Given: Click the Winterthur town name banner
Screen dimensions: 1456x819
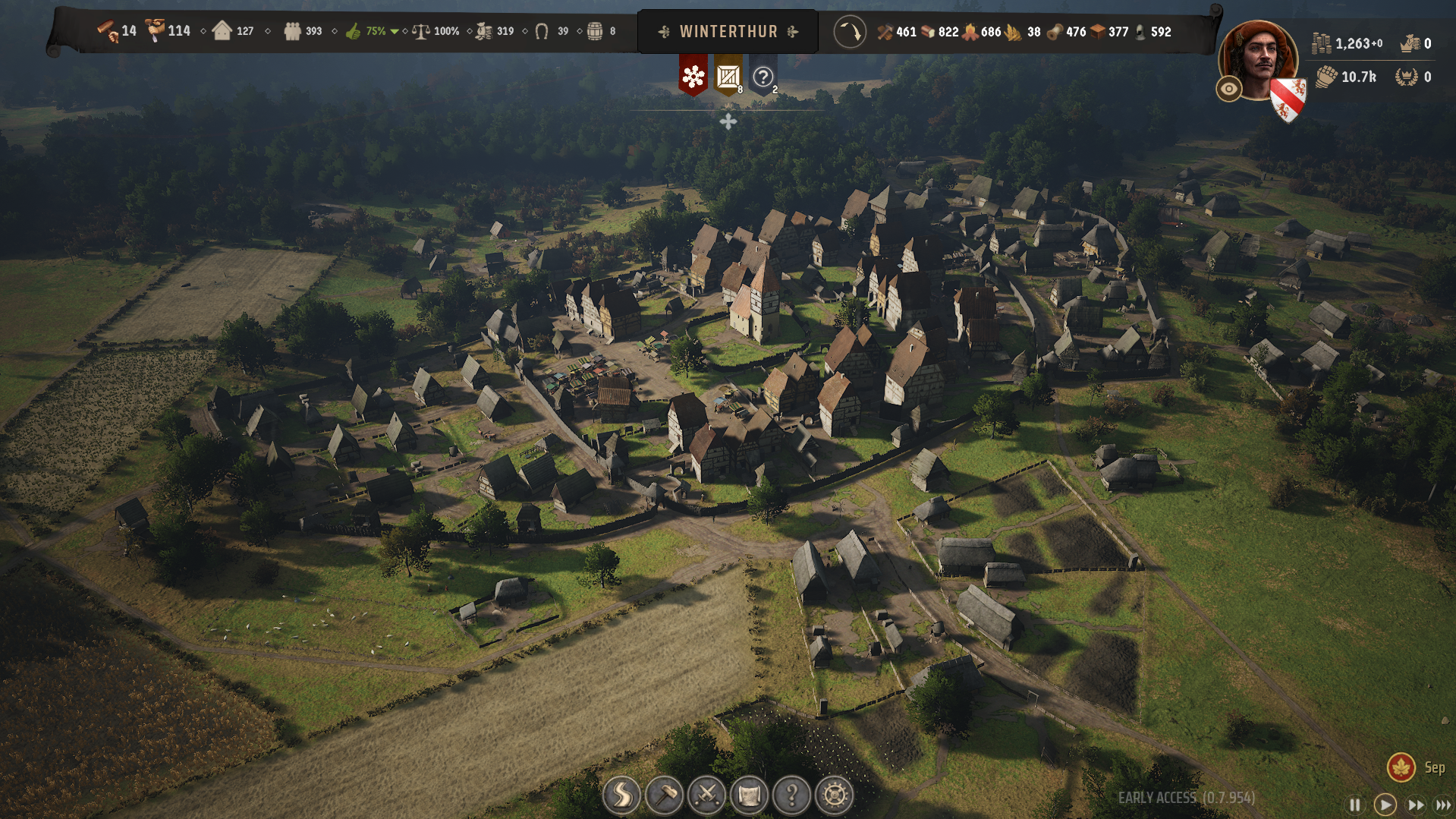Looking at the screenshot, I should tap(728, 32).
